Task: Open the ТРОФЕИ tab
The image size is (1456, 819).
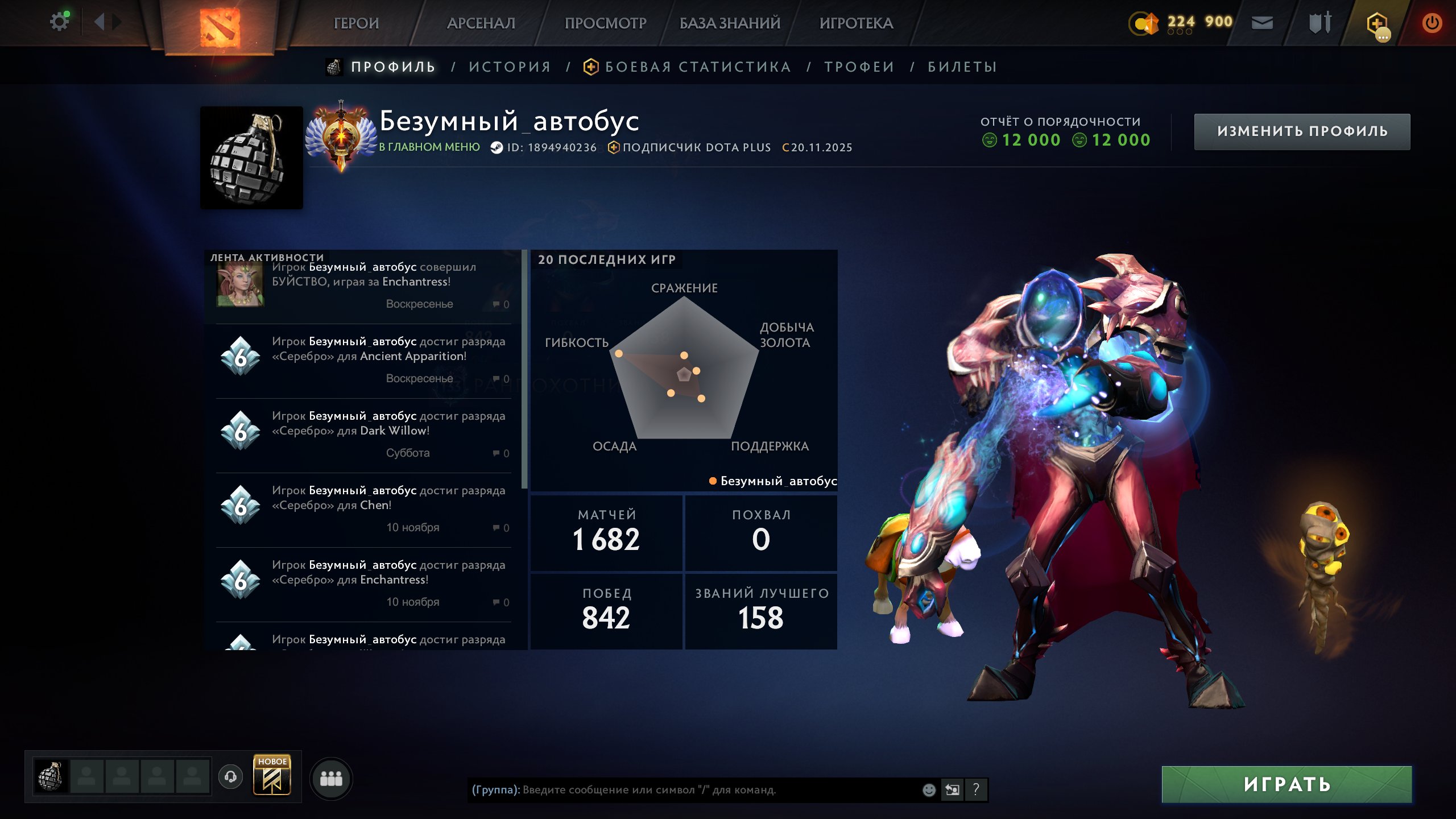Action: [859, 67]
